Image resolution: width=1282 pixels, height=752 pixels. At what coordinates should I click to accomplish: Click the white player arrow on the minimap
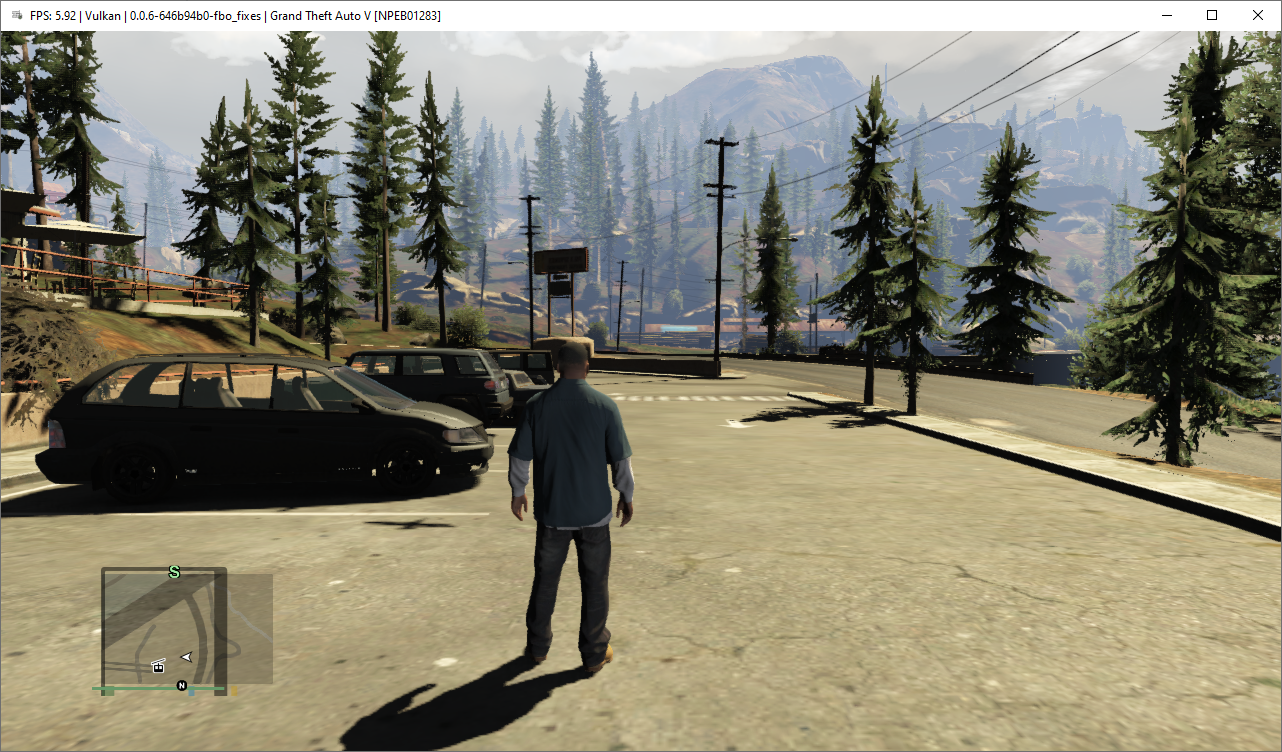tap(186, 657)
